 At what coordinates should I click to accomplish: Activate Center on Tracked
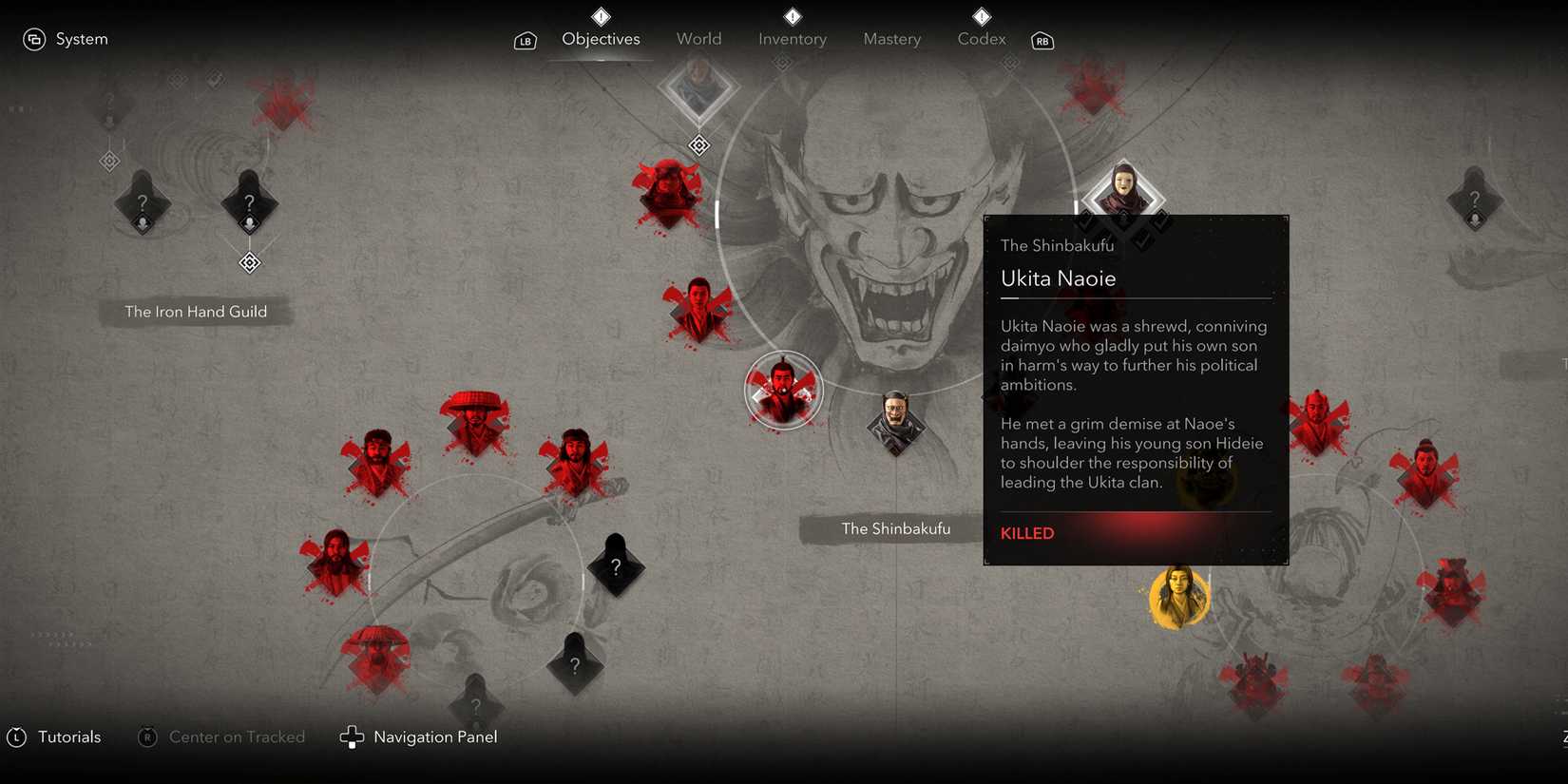click(x=220, y=736)
